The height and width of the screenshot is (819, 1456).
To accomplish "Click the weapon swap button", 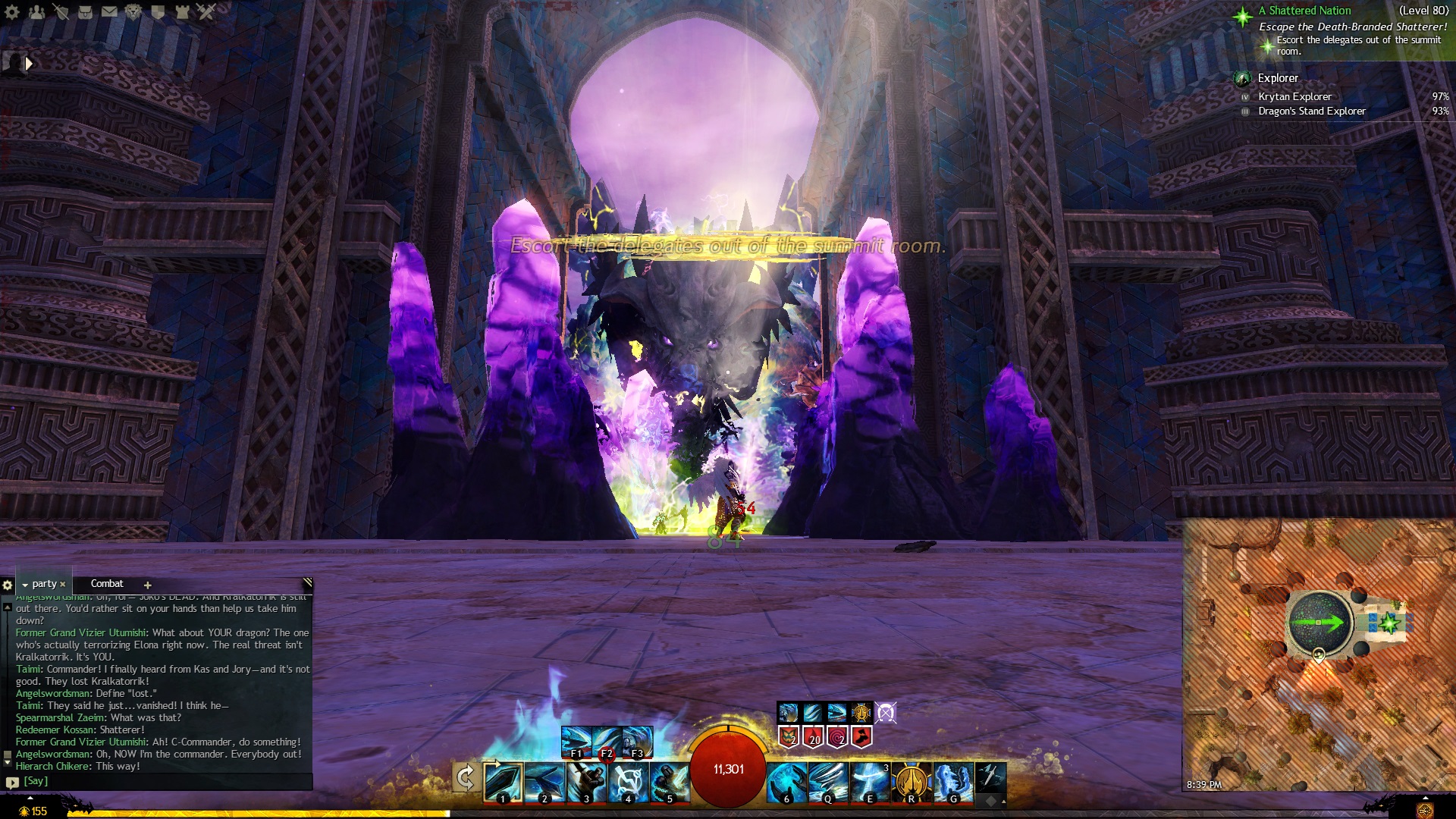I will coord(466,777).
